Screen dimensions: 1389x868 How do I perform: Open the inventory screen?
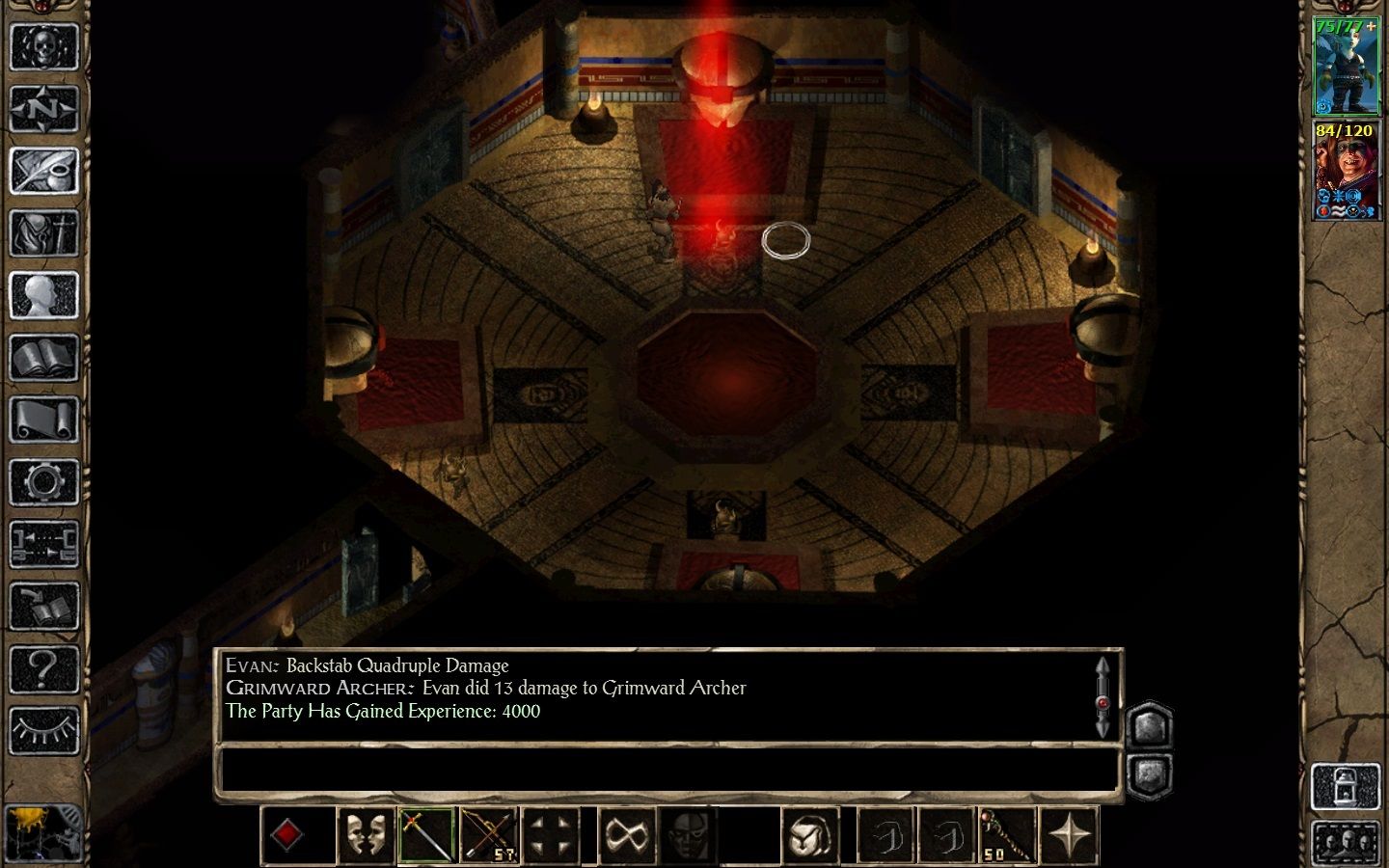[x=45, y=231]
